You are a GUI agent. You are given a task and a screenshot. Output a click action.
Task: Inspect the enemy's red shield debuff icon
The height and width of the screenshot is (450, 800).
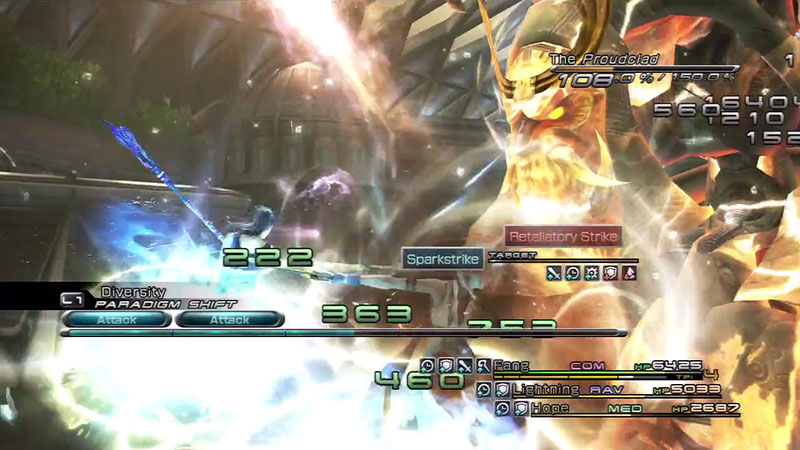pos(610,272)
